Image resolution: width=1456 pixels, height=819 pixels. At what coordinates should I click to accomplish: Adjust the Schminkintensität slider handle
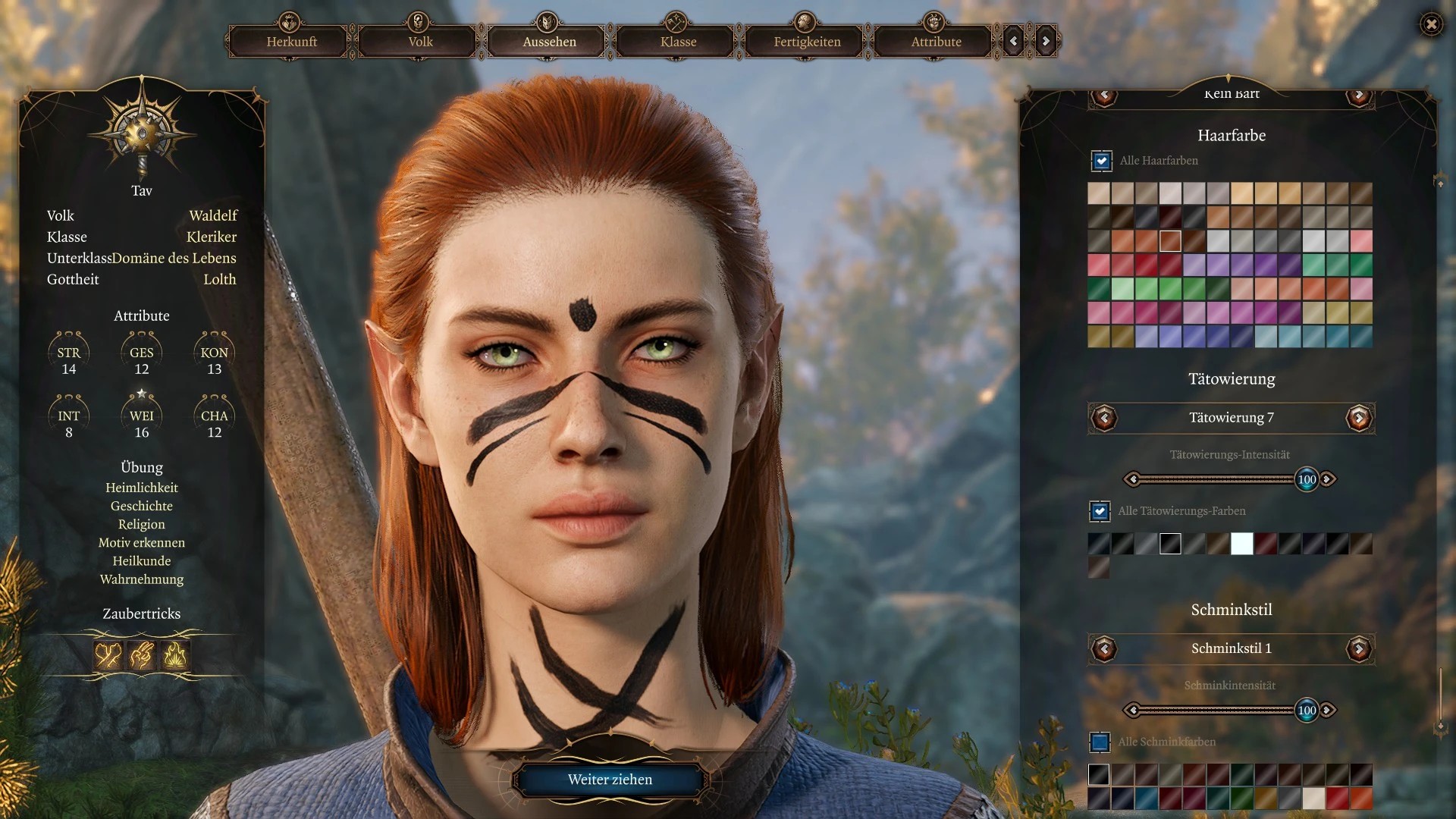click(1307, 711)
